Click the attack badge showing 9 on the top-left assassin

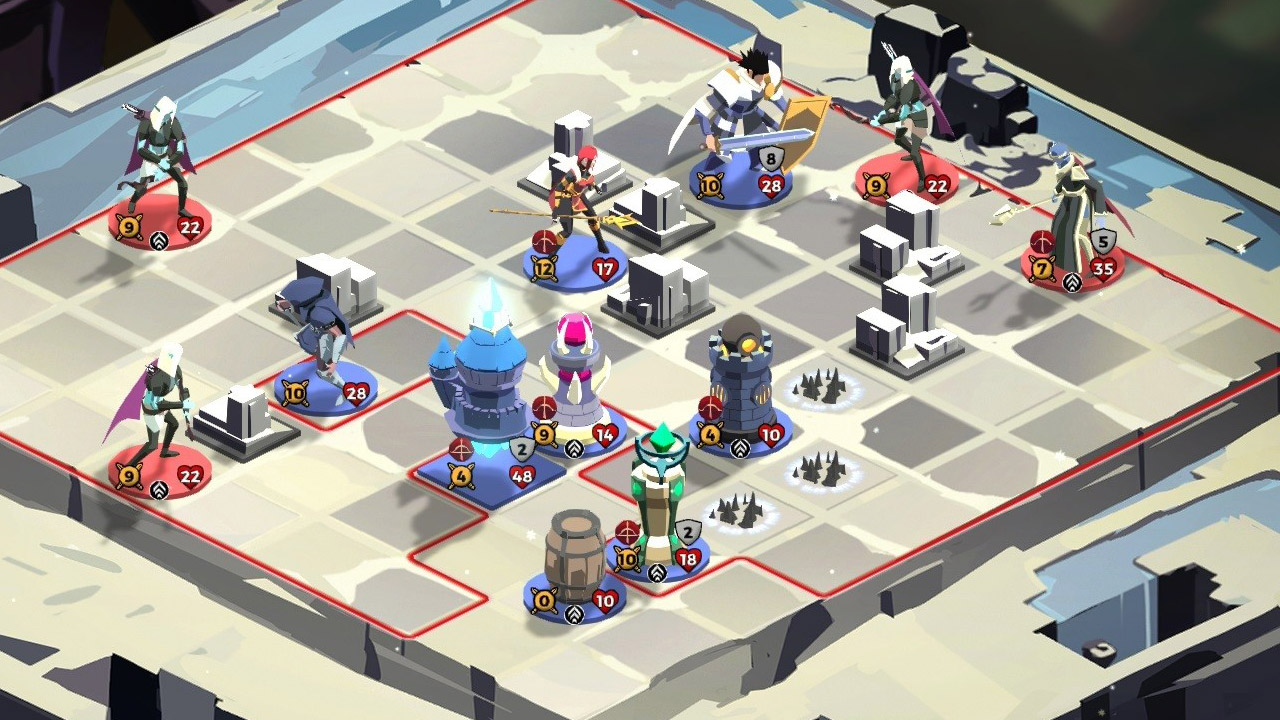pyautogui.click(x=126, y=228)
